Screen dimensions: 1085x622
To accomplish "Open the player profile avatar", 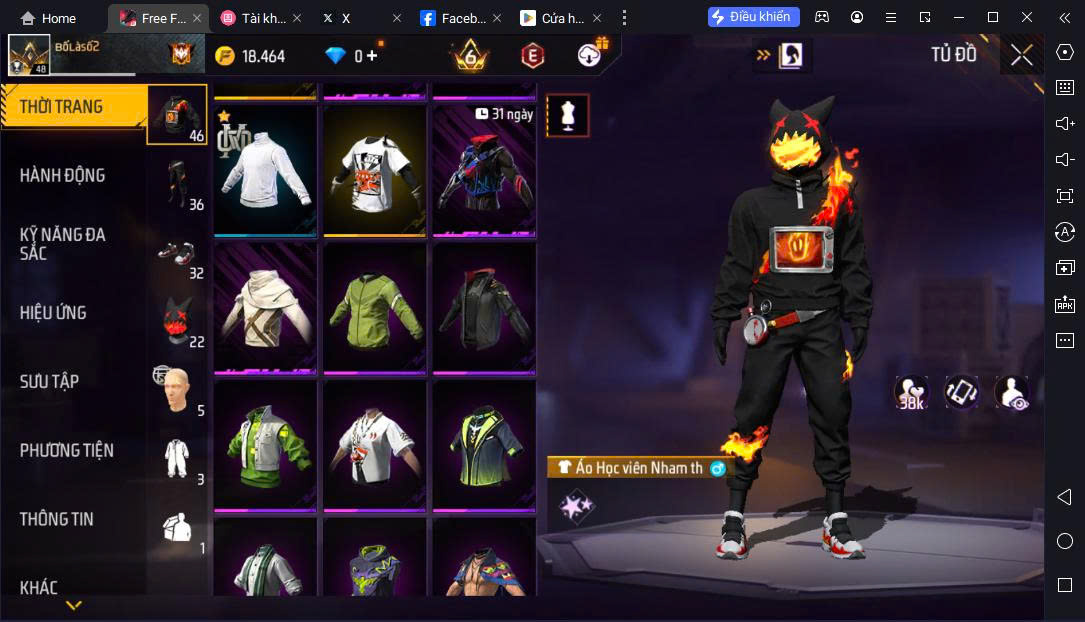I will (29, 55).
